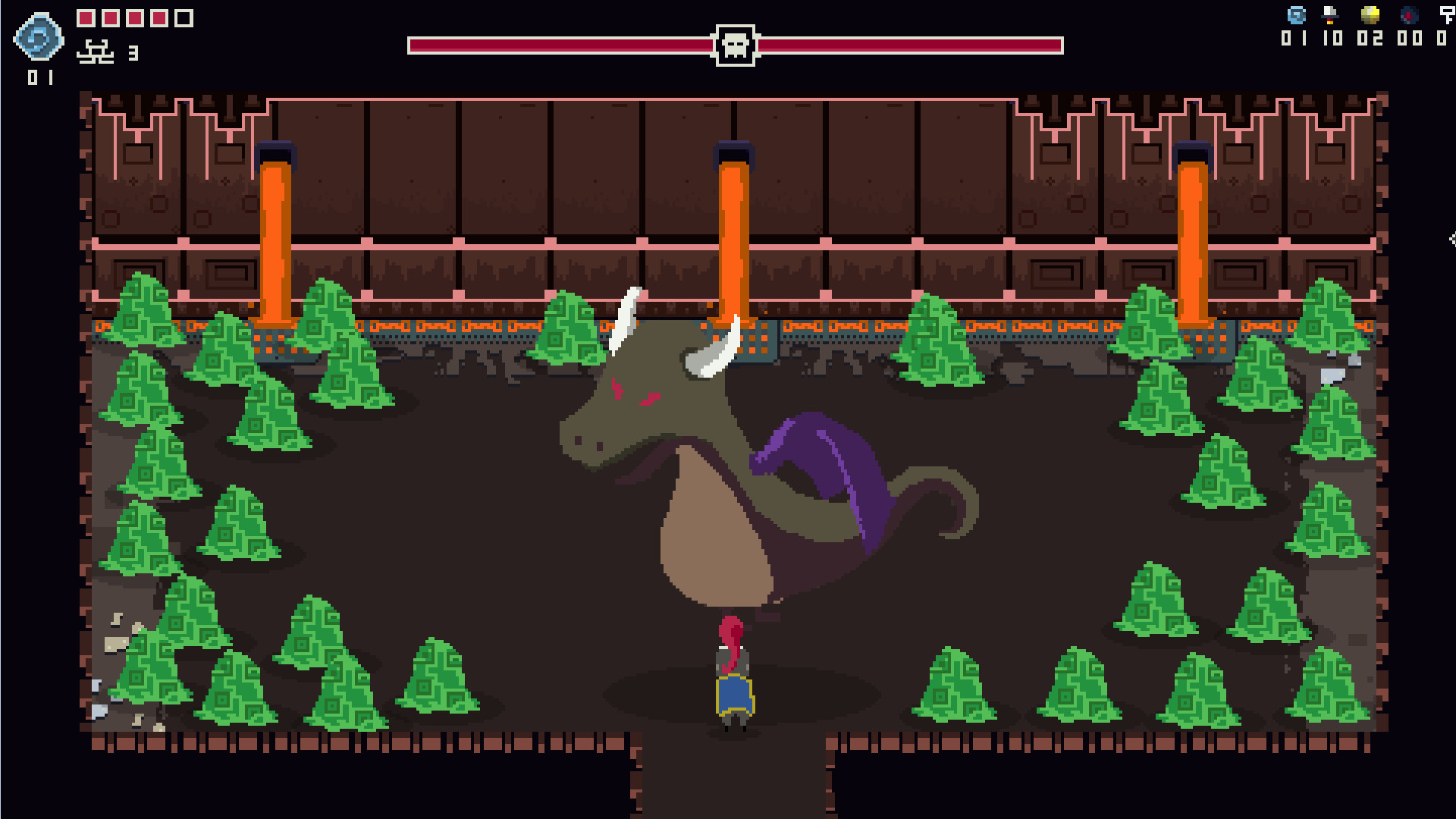This screenshot has width=1456, height=819.
Task: Open the spiral orb counter labeled 01
Action: tap(39, 75)
